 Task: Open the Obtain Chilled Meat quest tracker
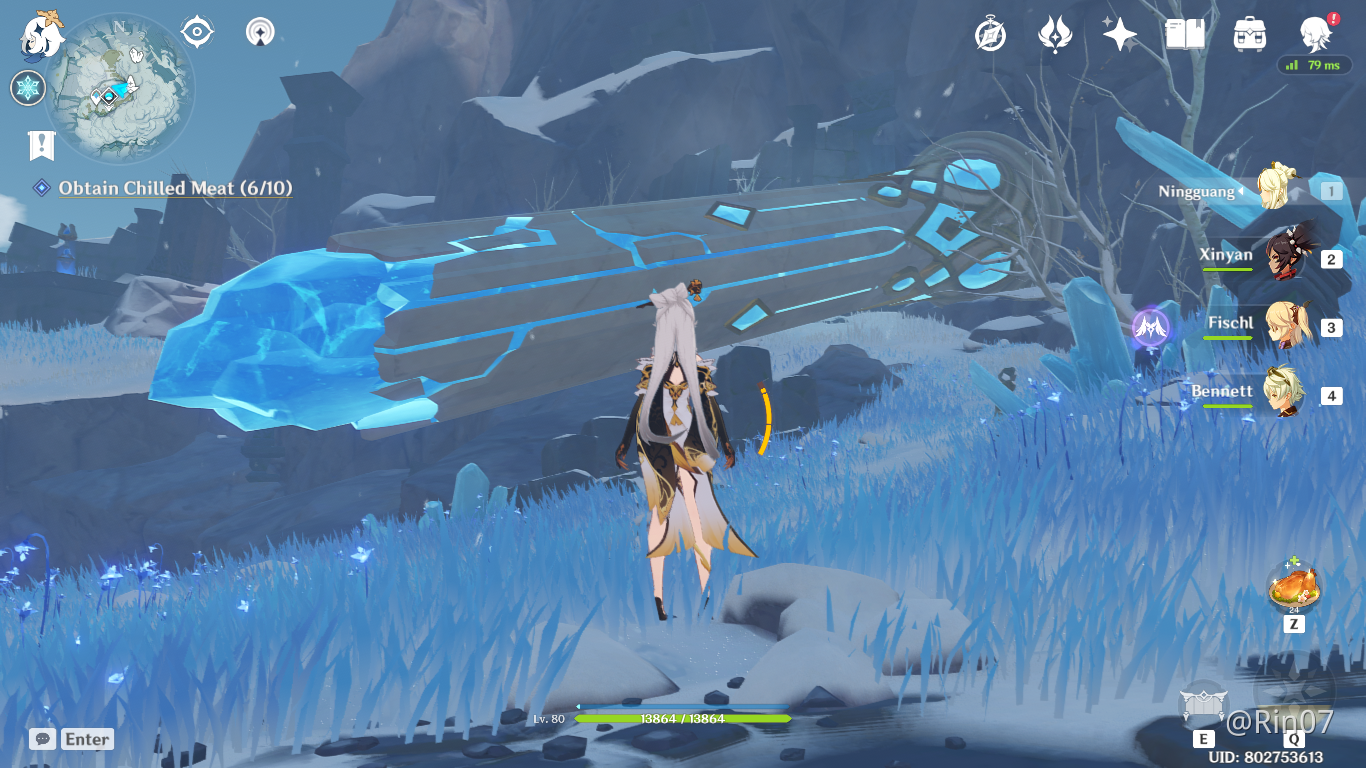point(175,188)
